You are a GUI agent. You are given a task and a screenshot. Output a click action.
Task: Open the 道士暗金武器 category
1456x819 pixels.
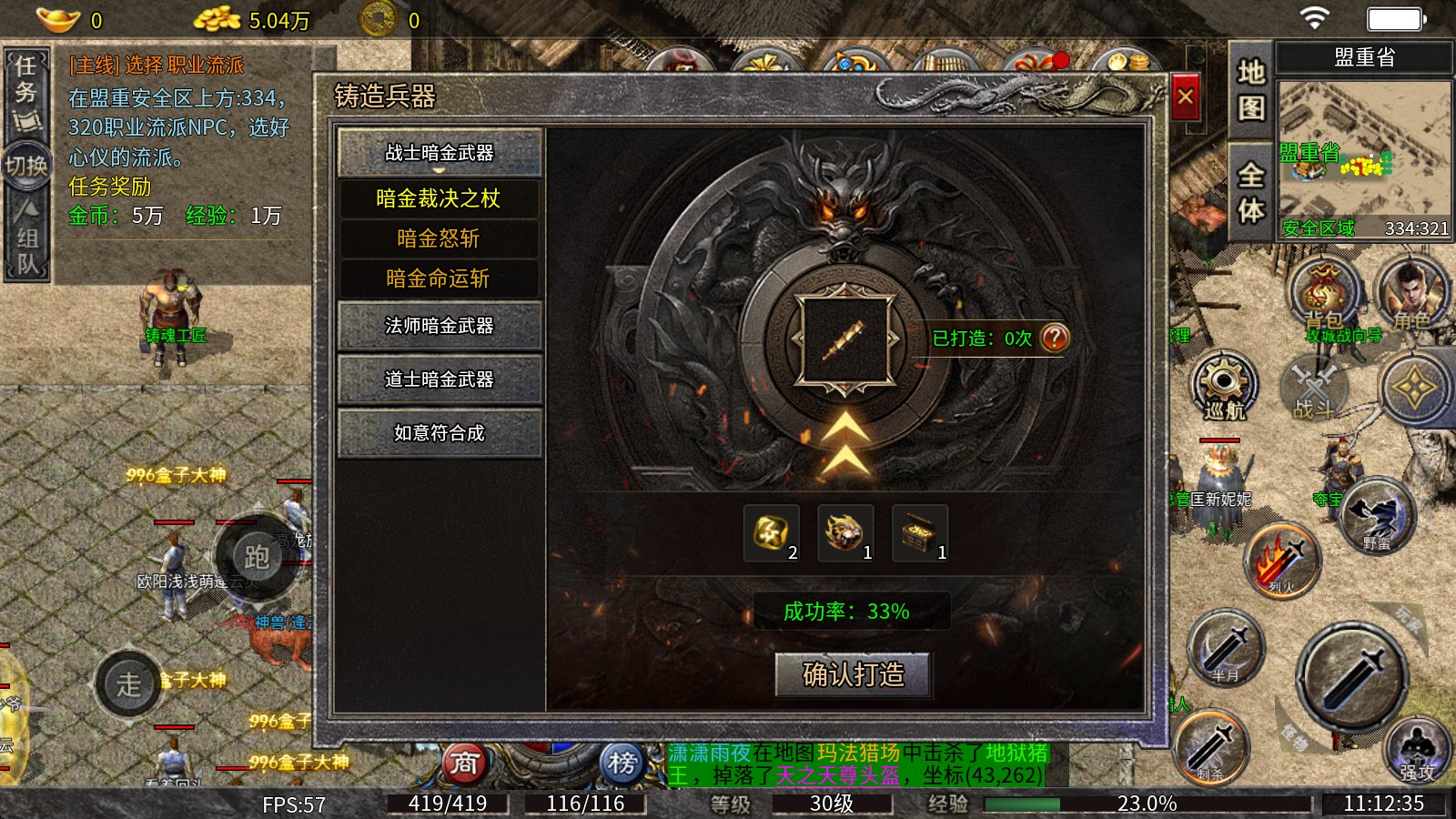440,379
